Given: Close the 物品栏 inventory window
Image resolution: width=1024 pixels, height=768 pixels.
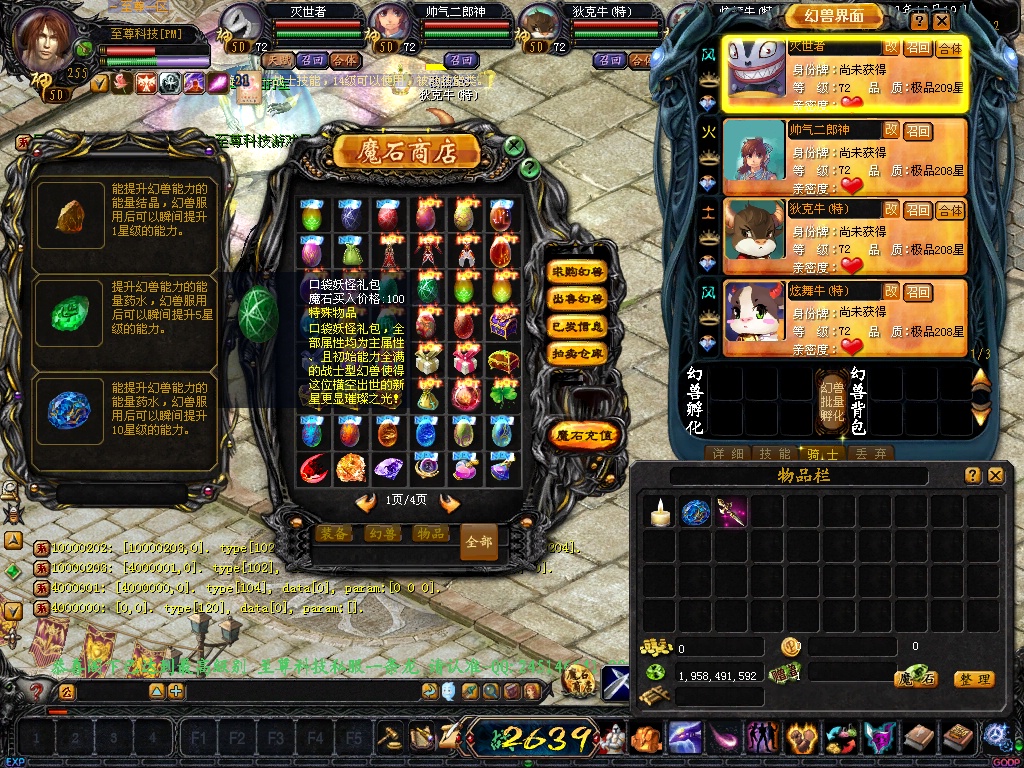Looking at the screenshot, I should point(995,476).
